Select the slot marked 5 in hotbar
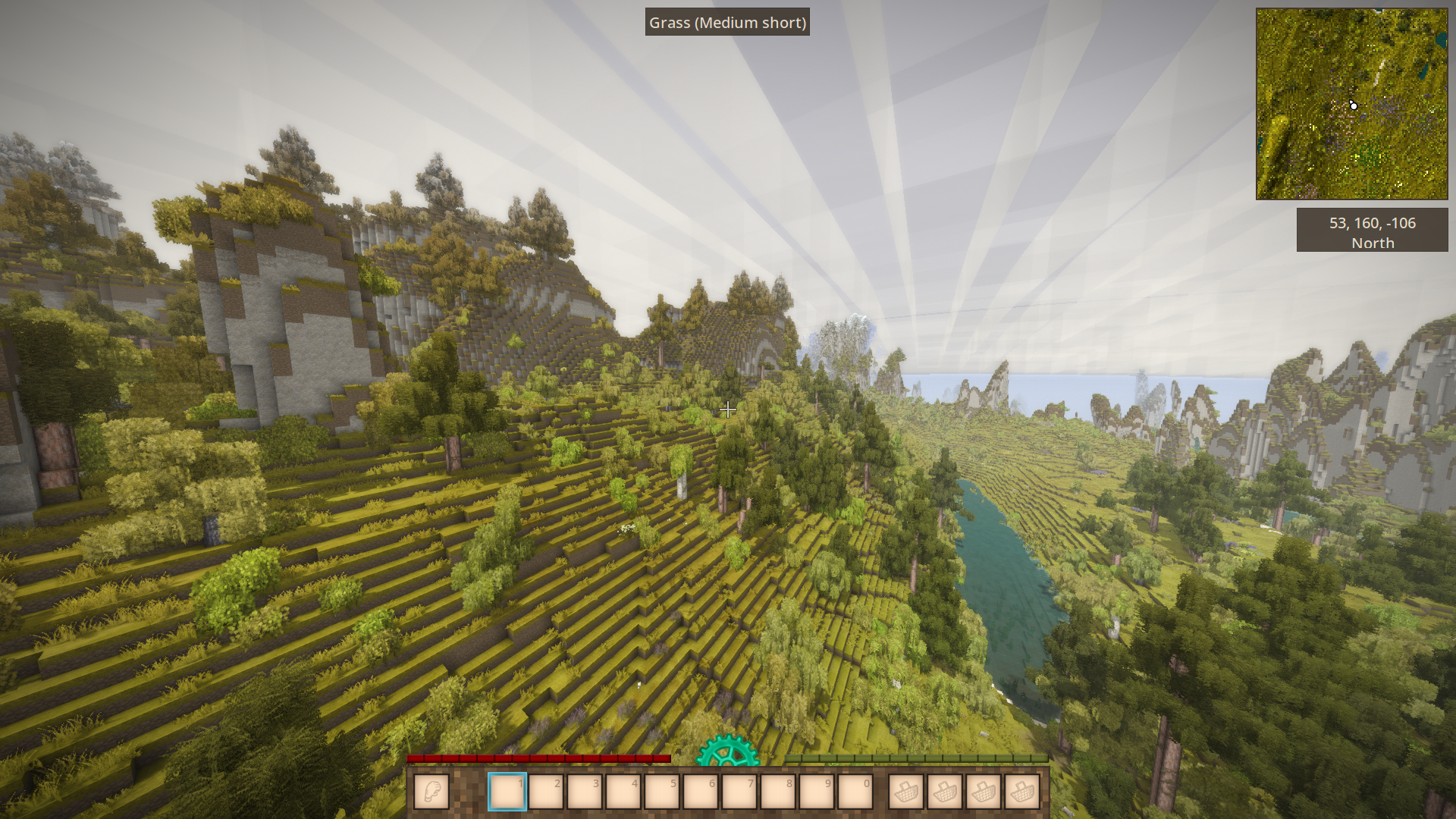 click(662, 792)
